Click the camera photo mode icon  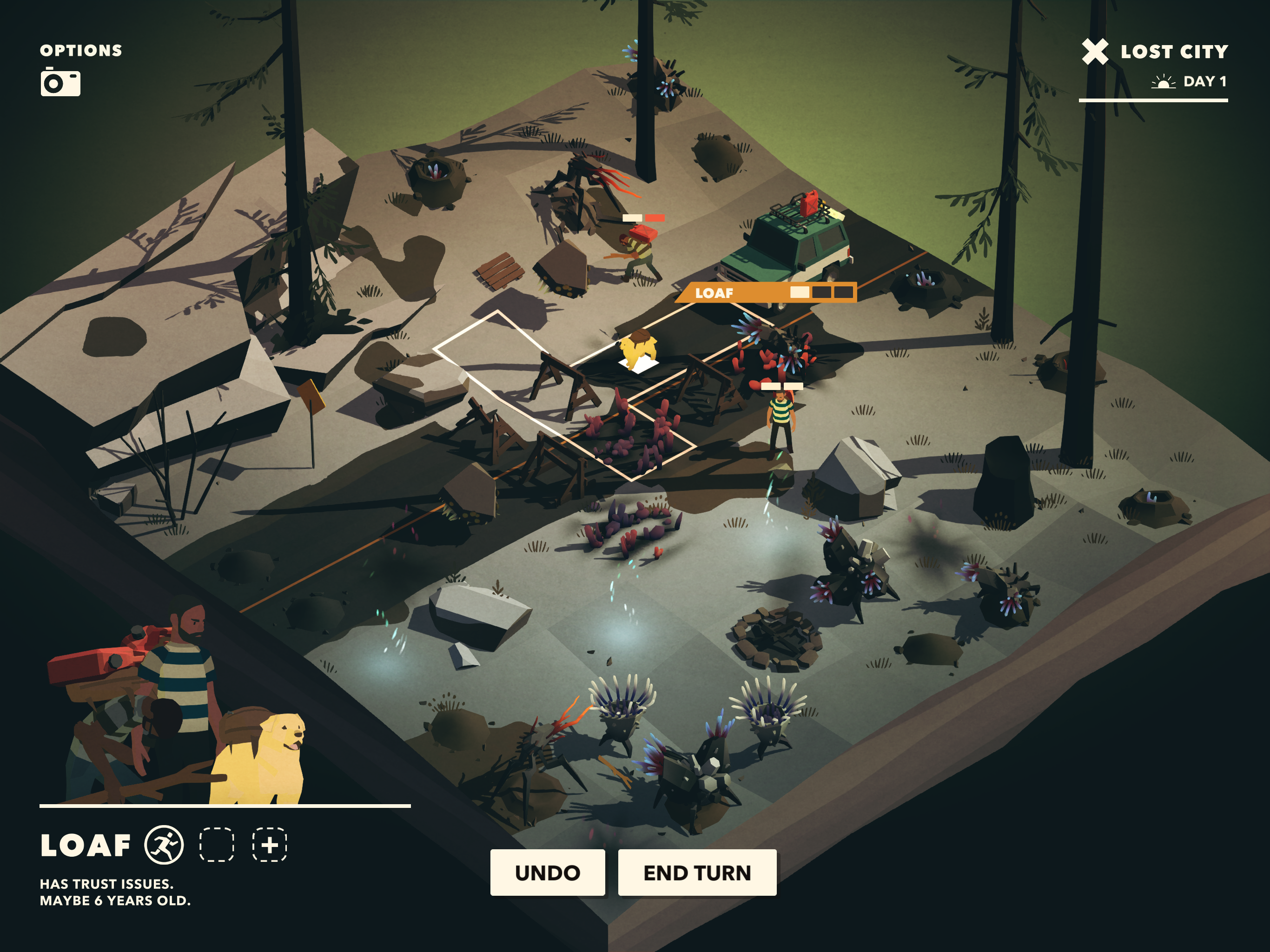(x=60, y=82)
